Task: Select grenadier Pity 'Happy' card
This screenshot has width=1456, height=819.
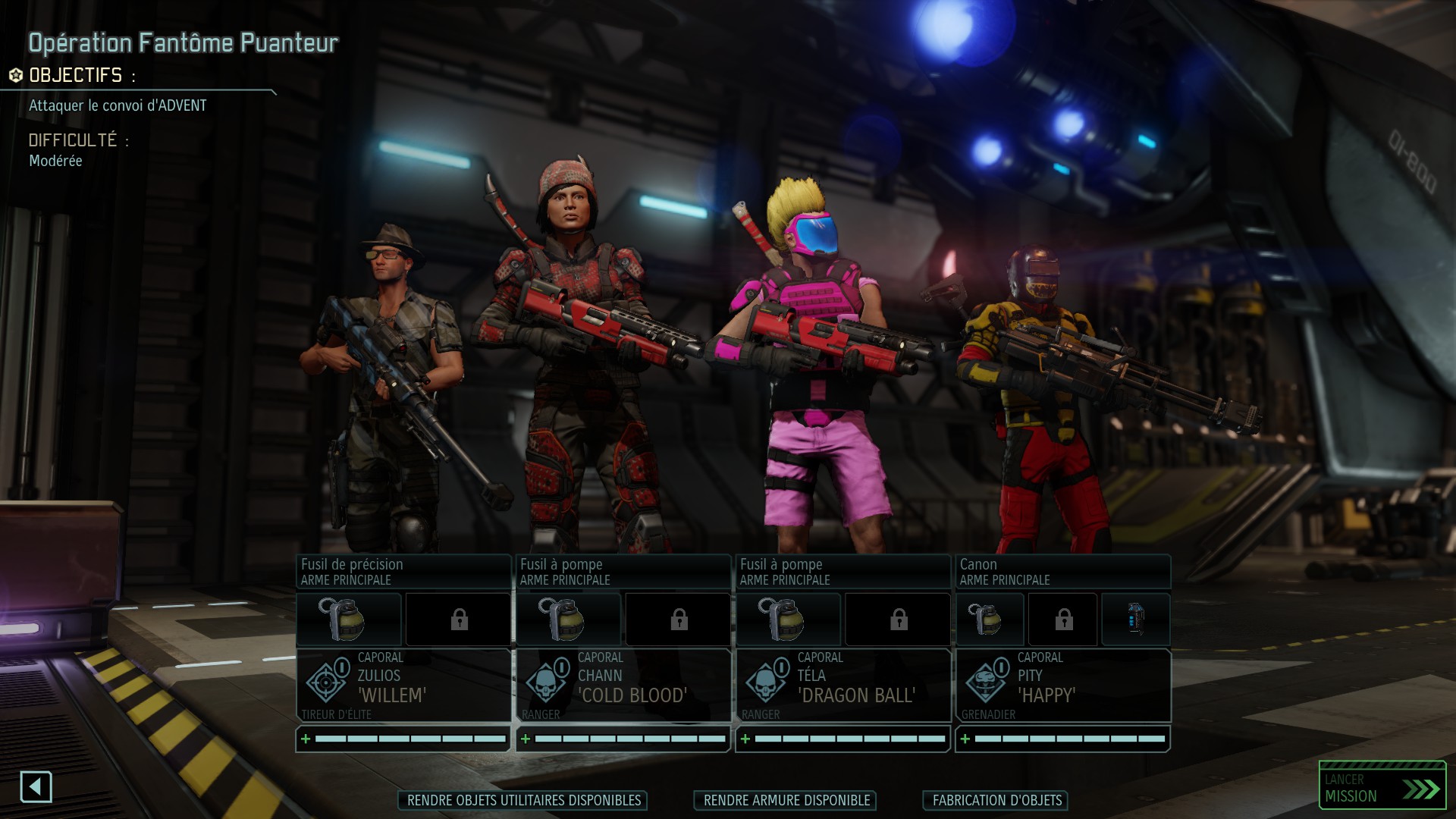Action: pos(1063,685)
